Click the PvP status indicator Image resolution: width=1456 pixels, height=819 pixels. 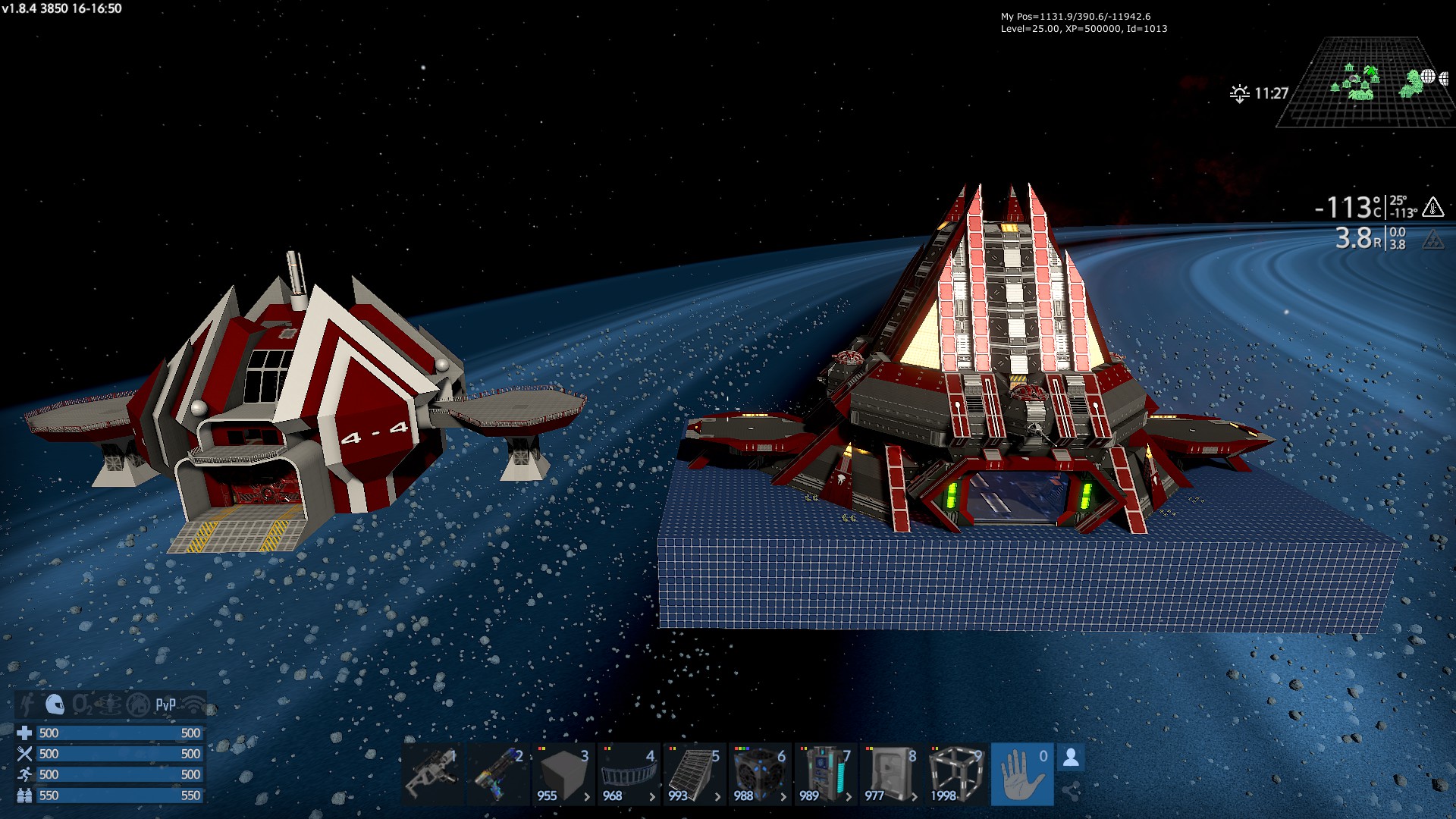165,705
